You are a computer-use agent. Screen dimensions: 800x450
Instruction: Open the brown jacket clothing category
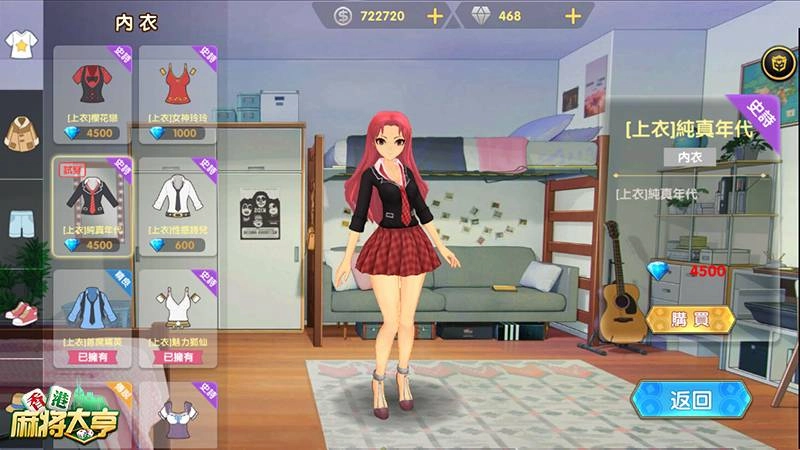(20, 130)
